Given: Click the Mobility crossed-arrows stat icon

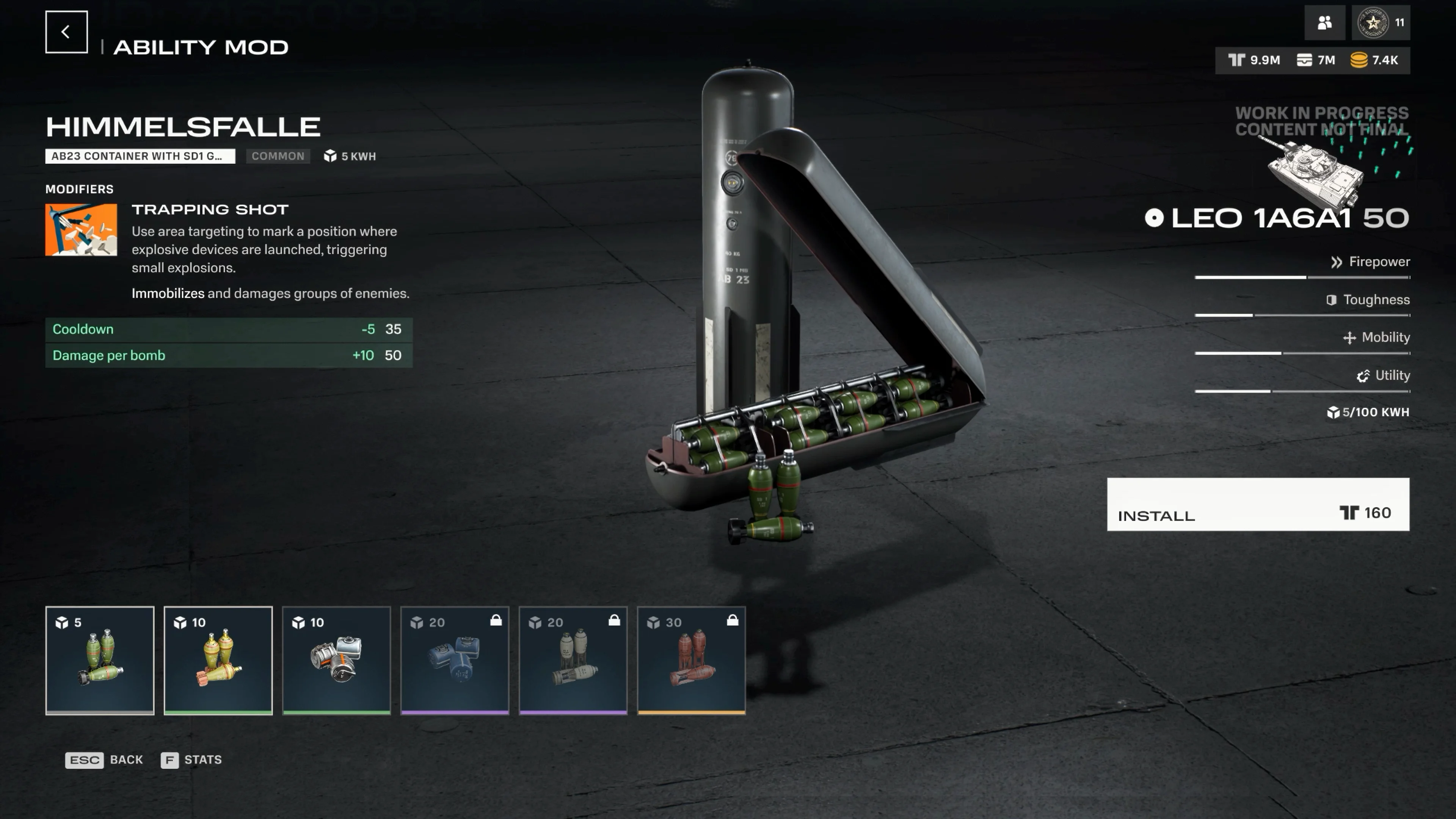Looking at the screenshot, I should point(1350,337).
